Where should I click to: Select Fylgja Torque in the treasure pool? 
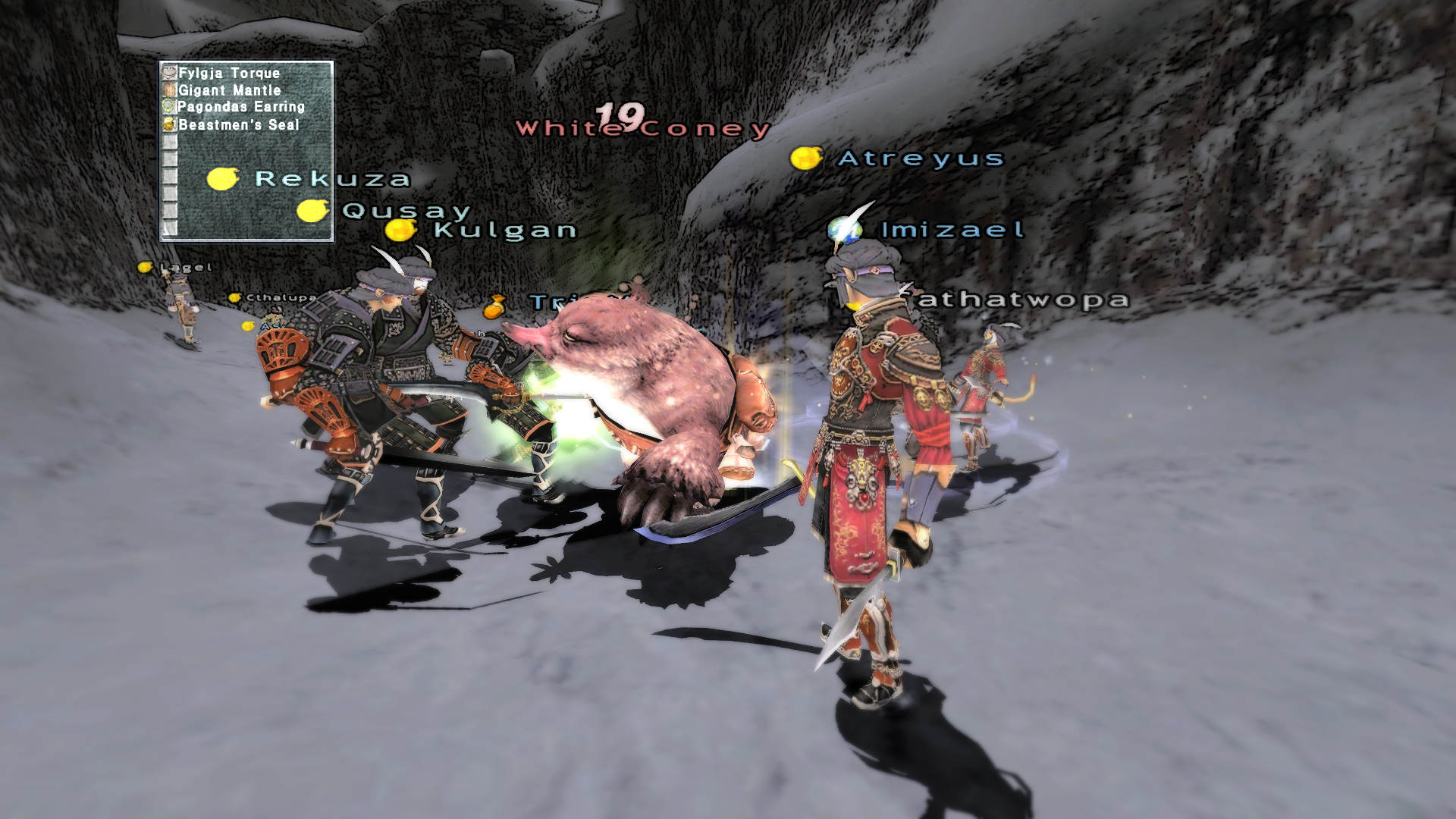pos(229,73)
